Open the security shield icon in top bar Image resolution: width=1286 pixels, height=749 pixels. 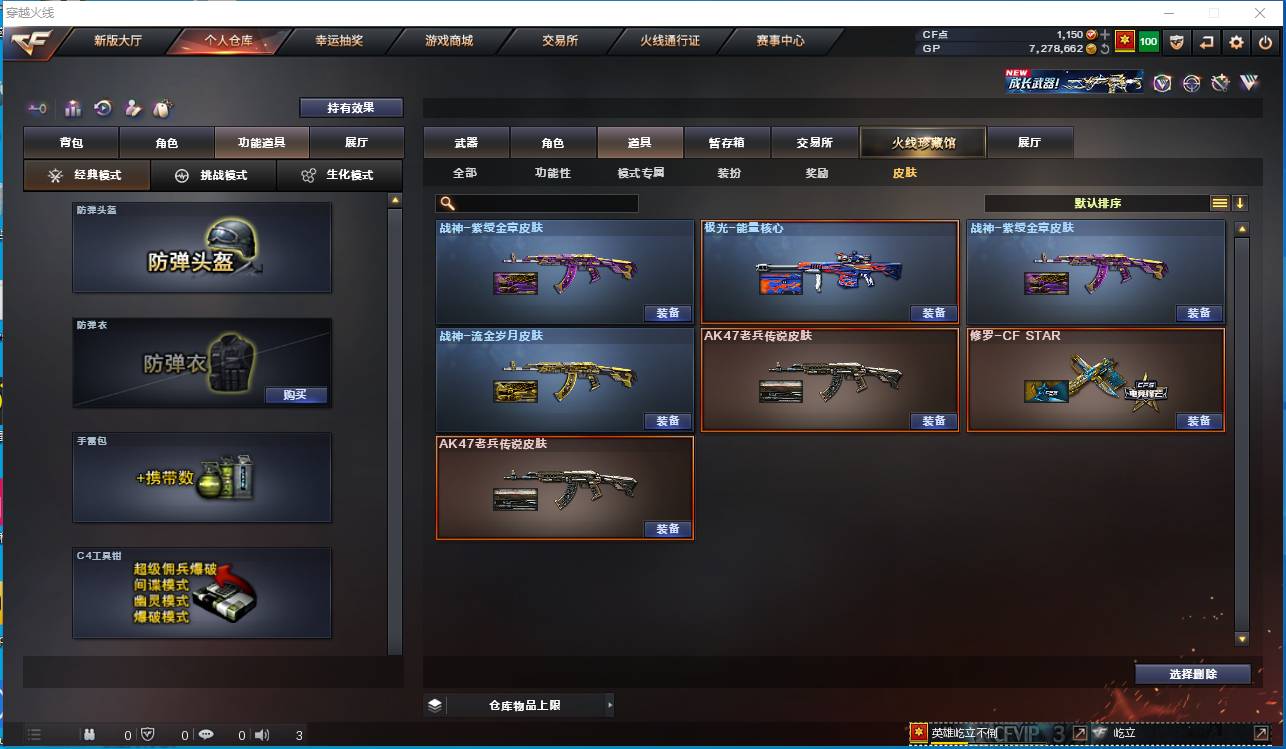(x=1177, y=42)
